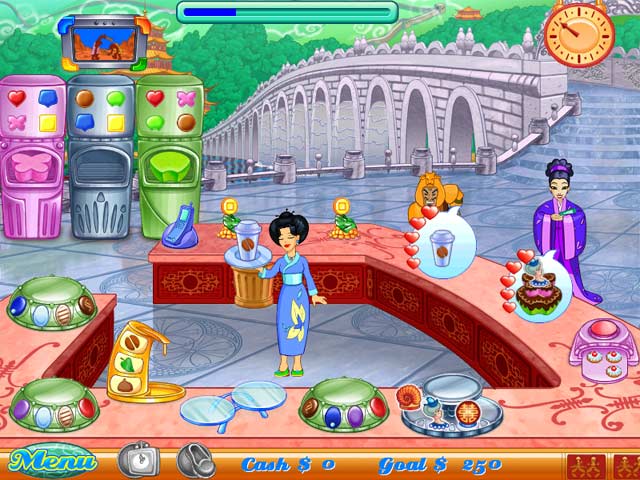Open the Menu button
640x480 pixels.
click(52, 461)
